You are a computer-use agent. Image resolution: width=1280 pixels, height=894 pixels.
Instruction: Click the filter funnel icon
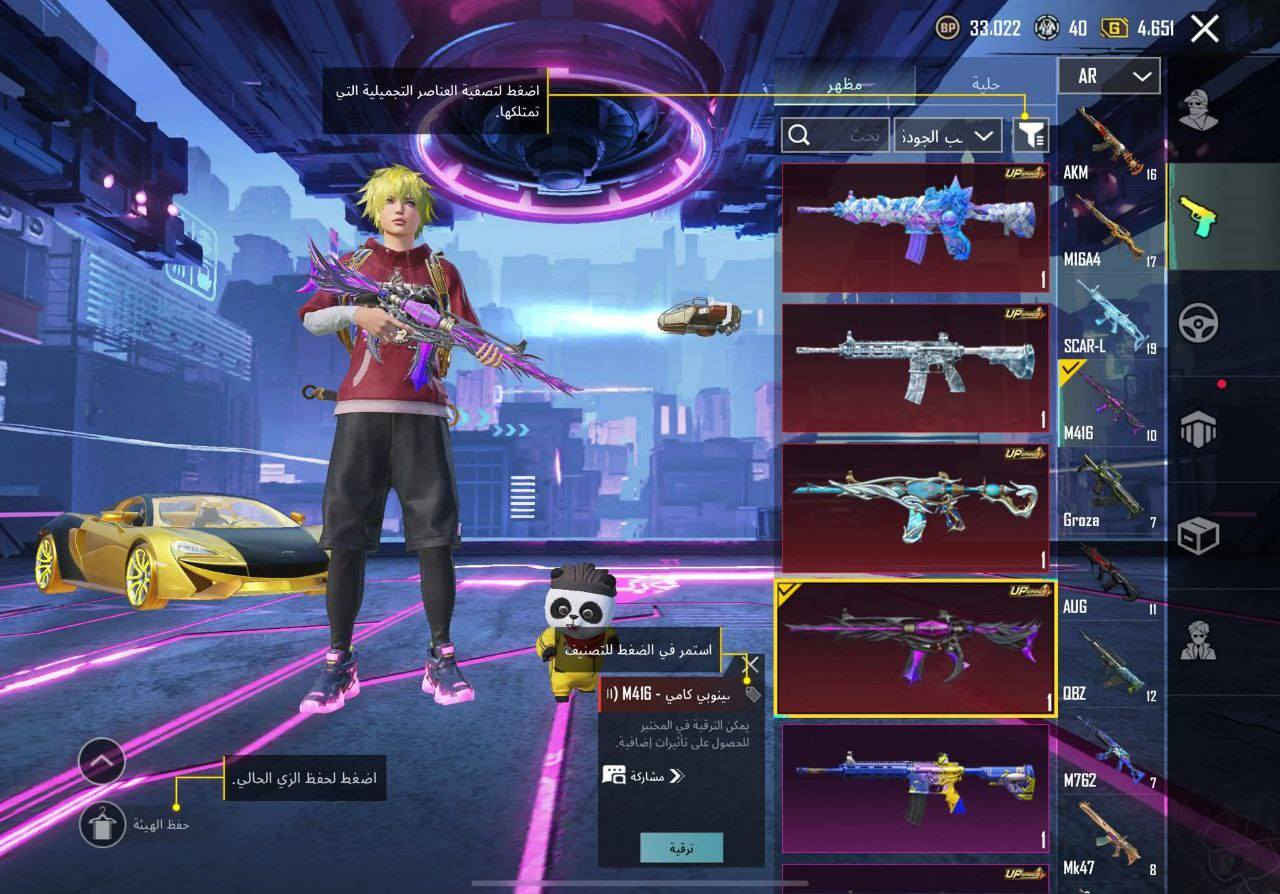(x=1030, y=135)
